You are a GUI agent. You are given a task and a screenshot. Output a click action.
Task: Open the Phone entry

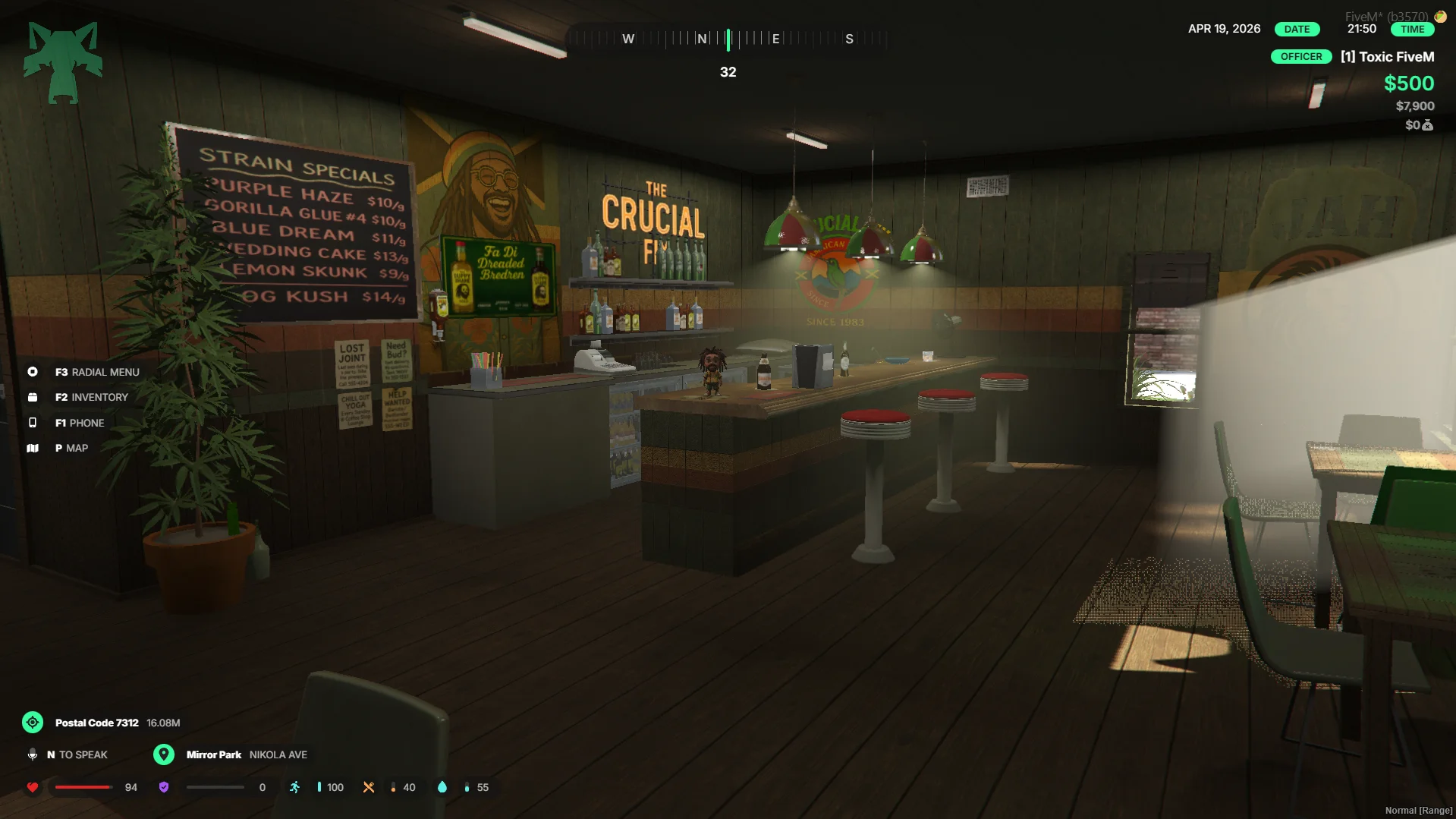(79, 423)
